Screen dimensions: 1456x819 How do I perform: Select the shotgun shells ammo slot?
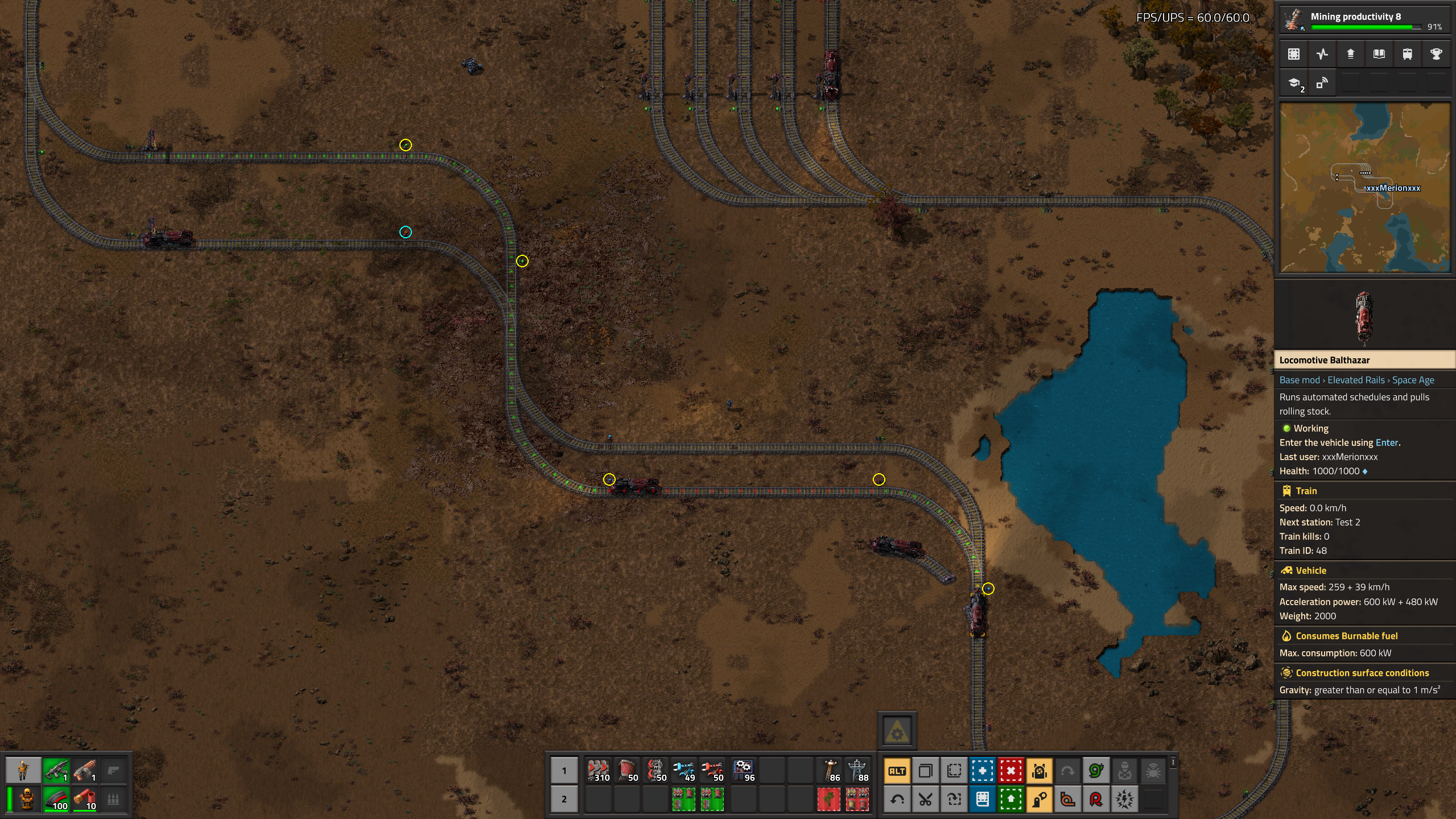click(x=85, y=799)
